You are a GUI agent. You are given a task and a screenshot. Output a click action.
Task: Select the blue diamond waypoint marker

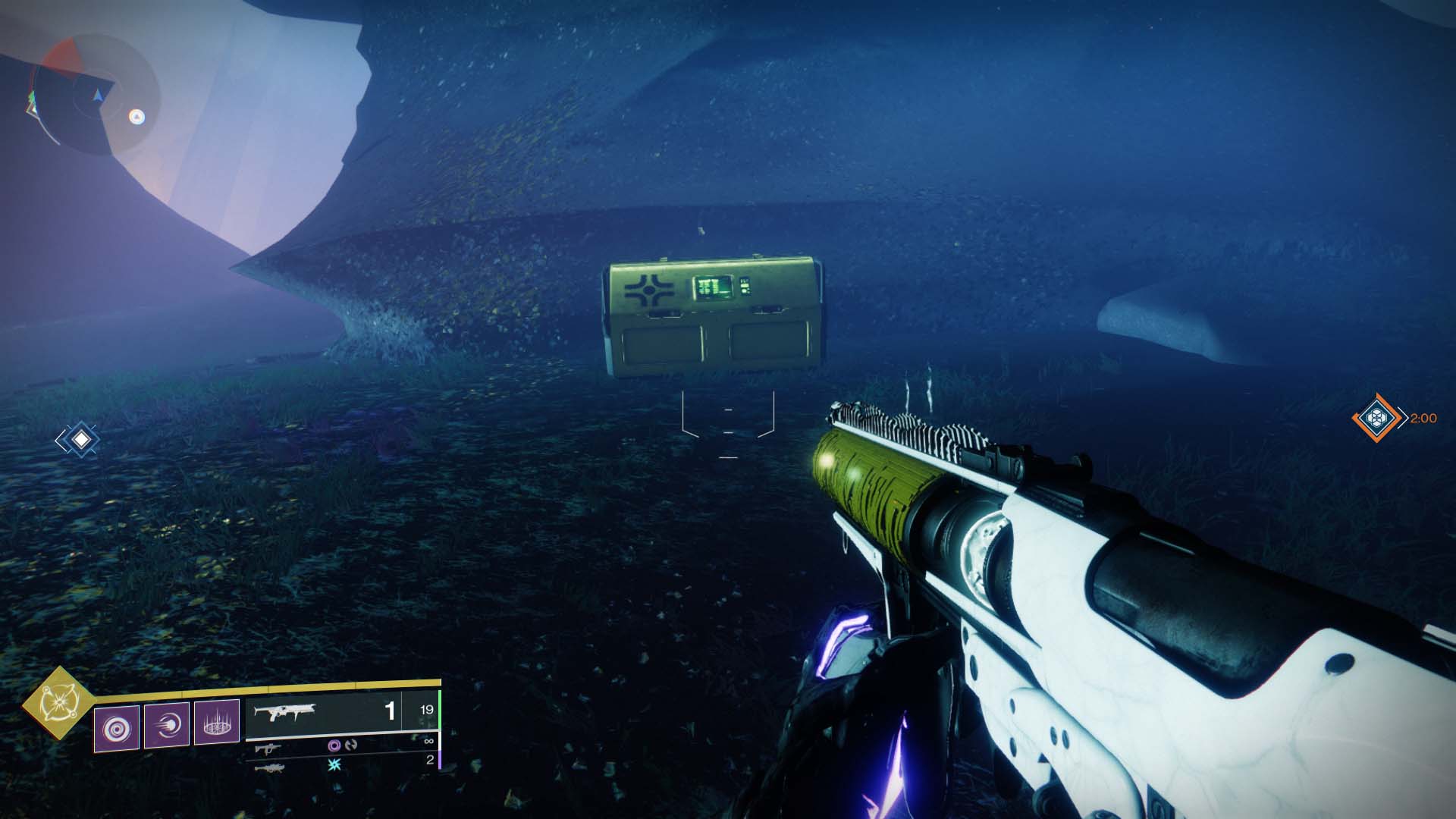click(x=80, y=440)
